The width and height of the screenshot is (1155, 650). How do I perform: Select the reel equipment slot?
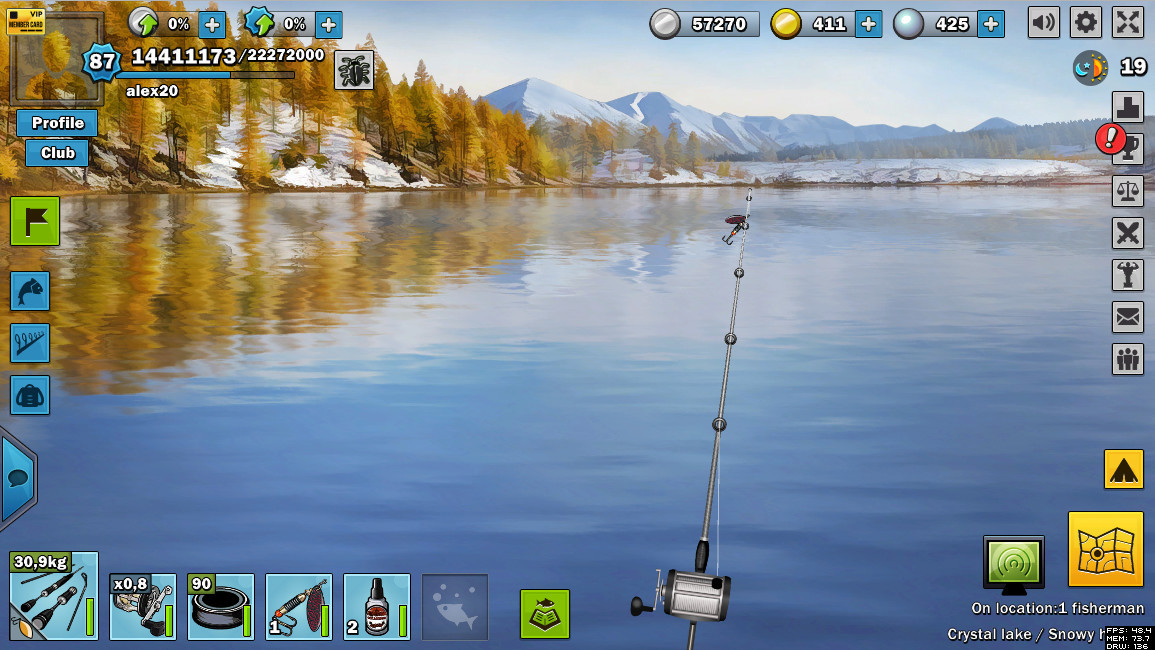(x=142, y=606)
